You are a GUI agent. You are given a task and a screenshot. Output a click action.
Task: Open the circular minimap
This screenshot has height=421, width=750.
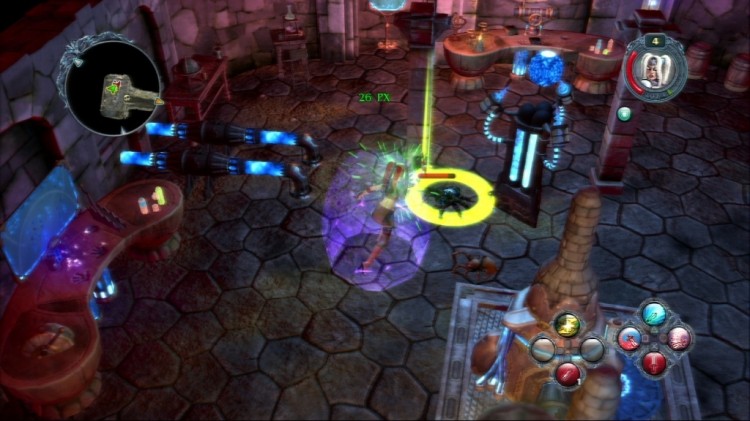coord(111,86)
